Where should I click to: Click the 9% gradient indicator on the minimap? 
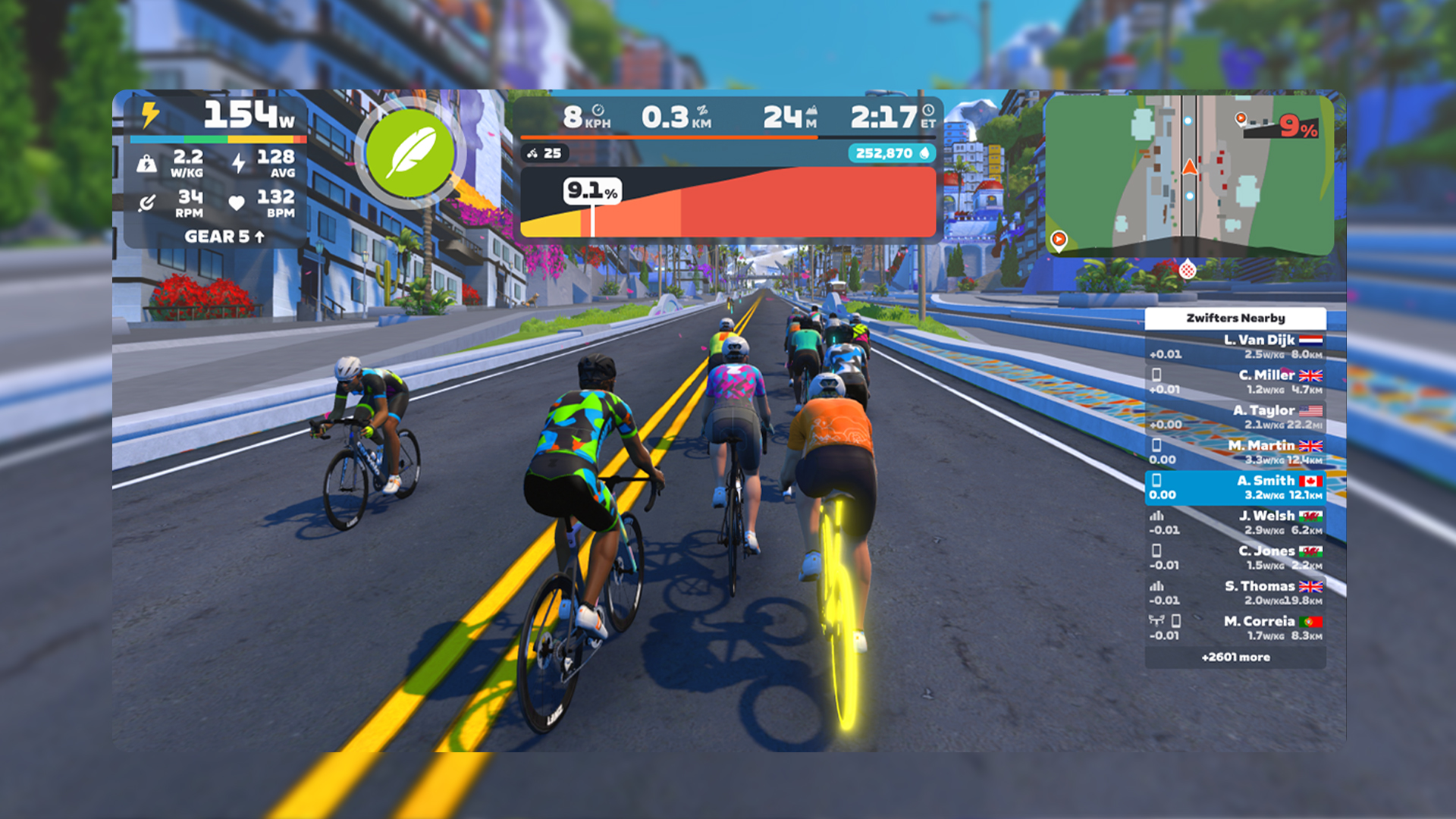click(1298, 129)
